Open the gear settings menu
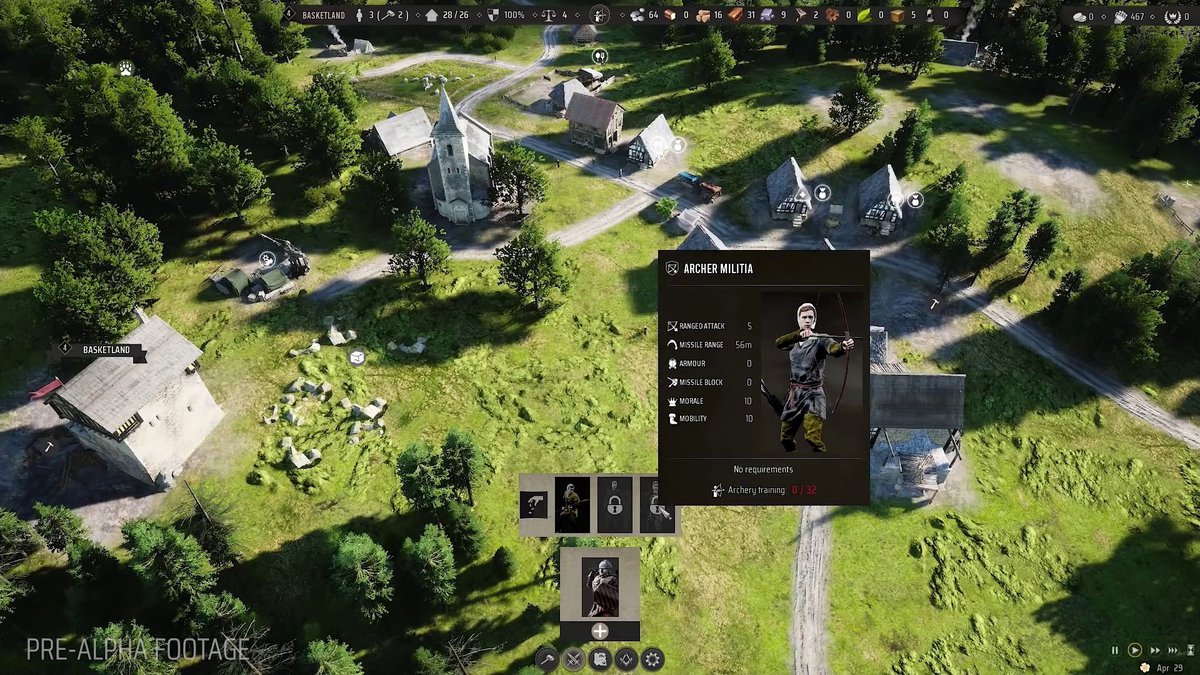The width and height of the screenshot is (1200, 675). 653,659
